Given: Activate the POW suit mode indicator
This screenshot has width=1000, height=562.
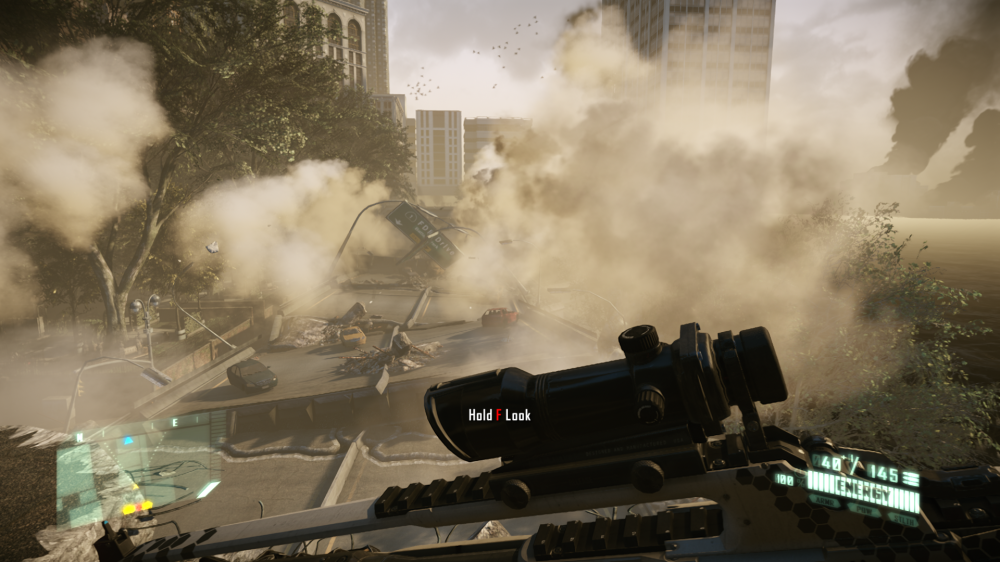Looking at the screenshot, I should coord(865,509).
